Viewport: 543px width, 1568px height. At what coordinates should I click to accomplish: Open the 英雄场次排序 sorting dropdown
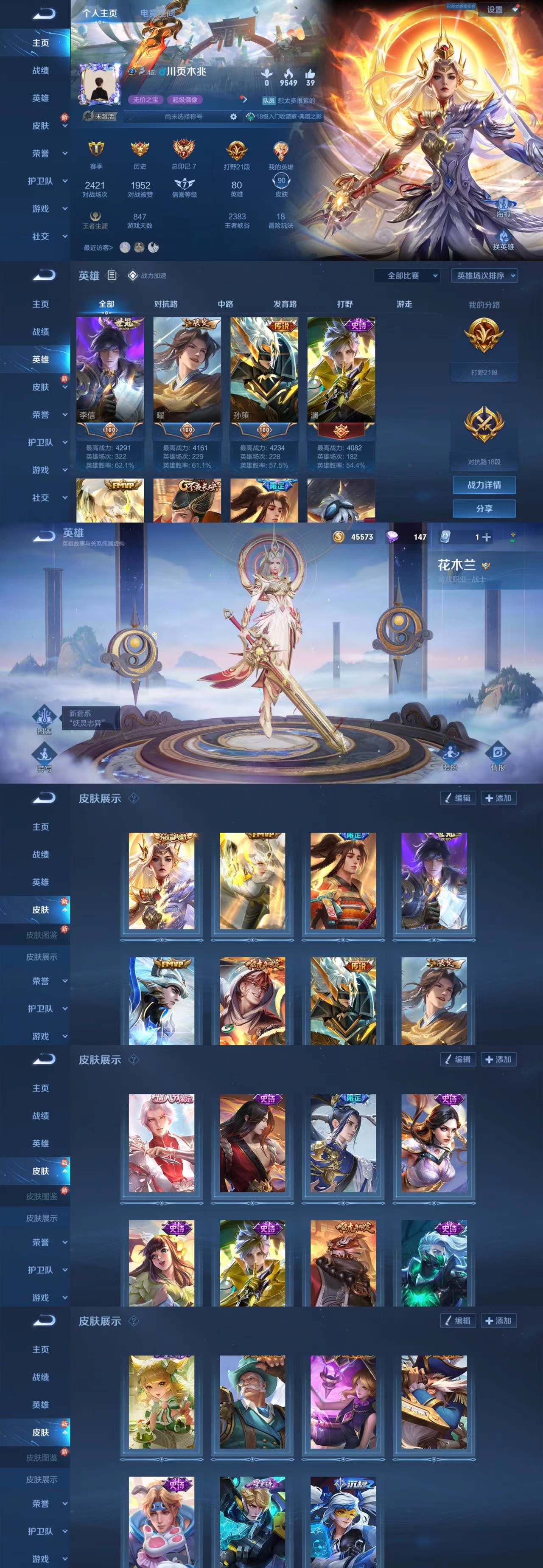point(484,276)
